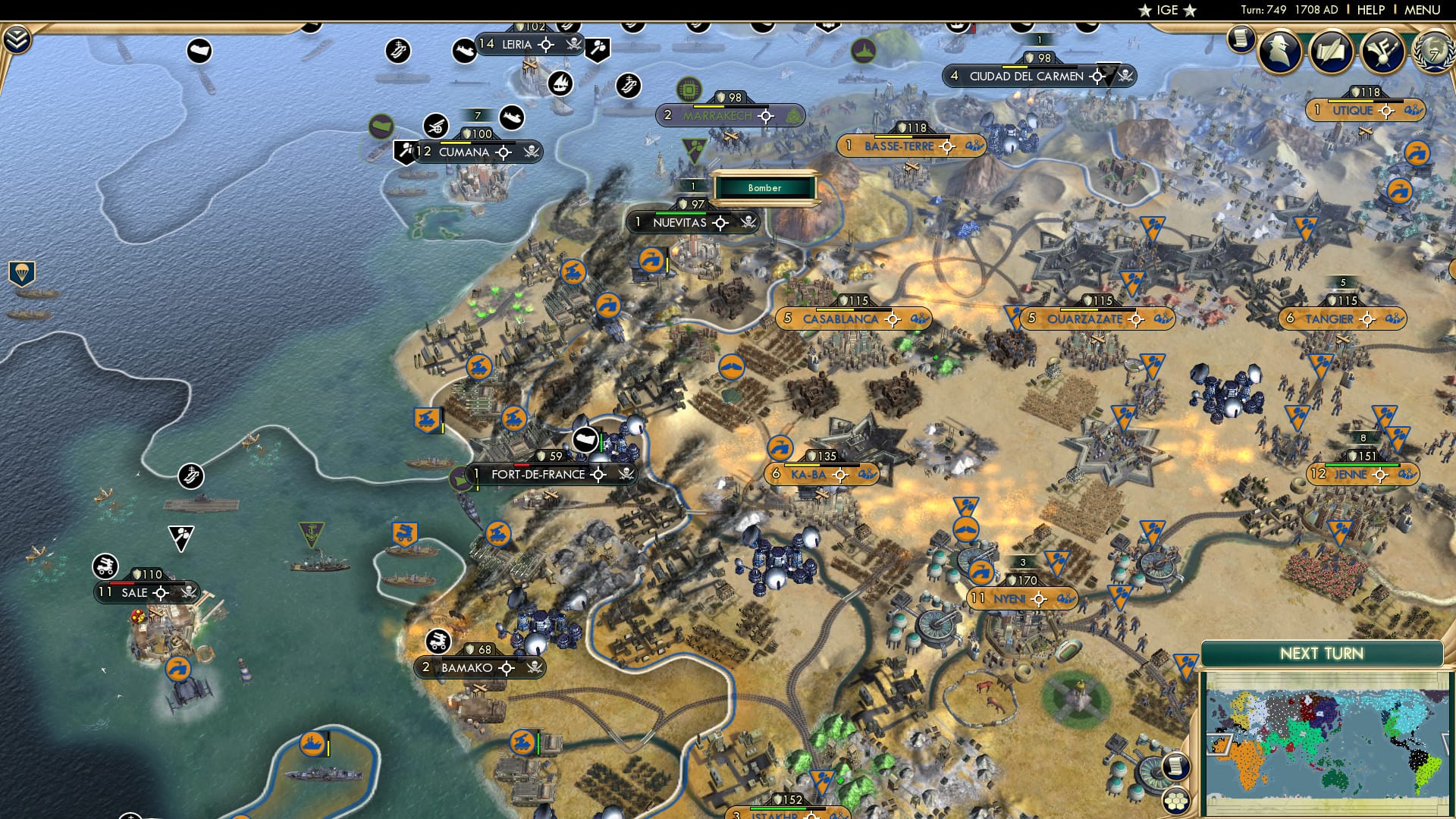Click the IGE label at the top
Viewport: 1456px width, 819px height.
pos(1167,10)
